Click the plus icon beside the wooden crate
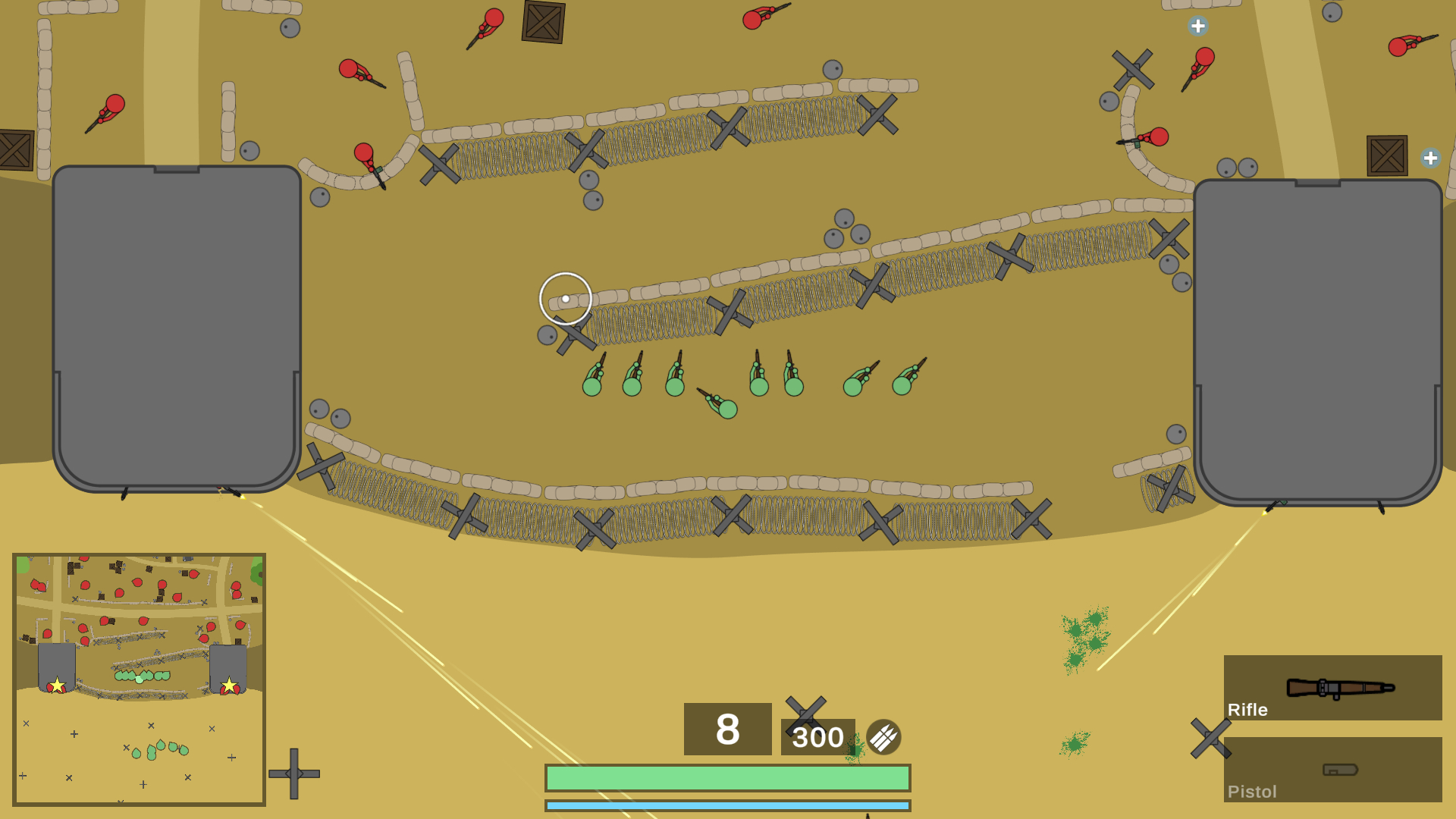Image resolution: width=1456 pixels, height=819 pixels. [x=1430, y=158]
